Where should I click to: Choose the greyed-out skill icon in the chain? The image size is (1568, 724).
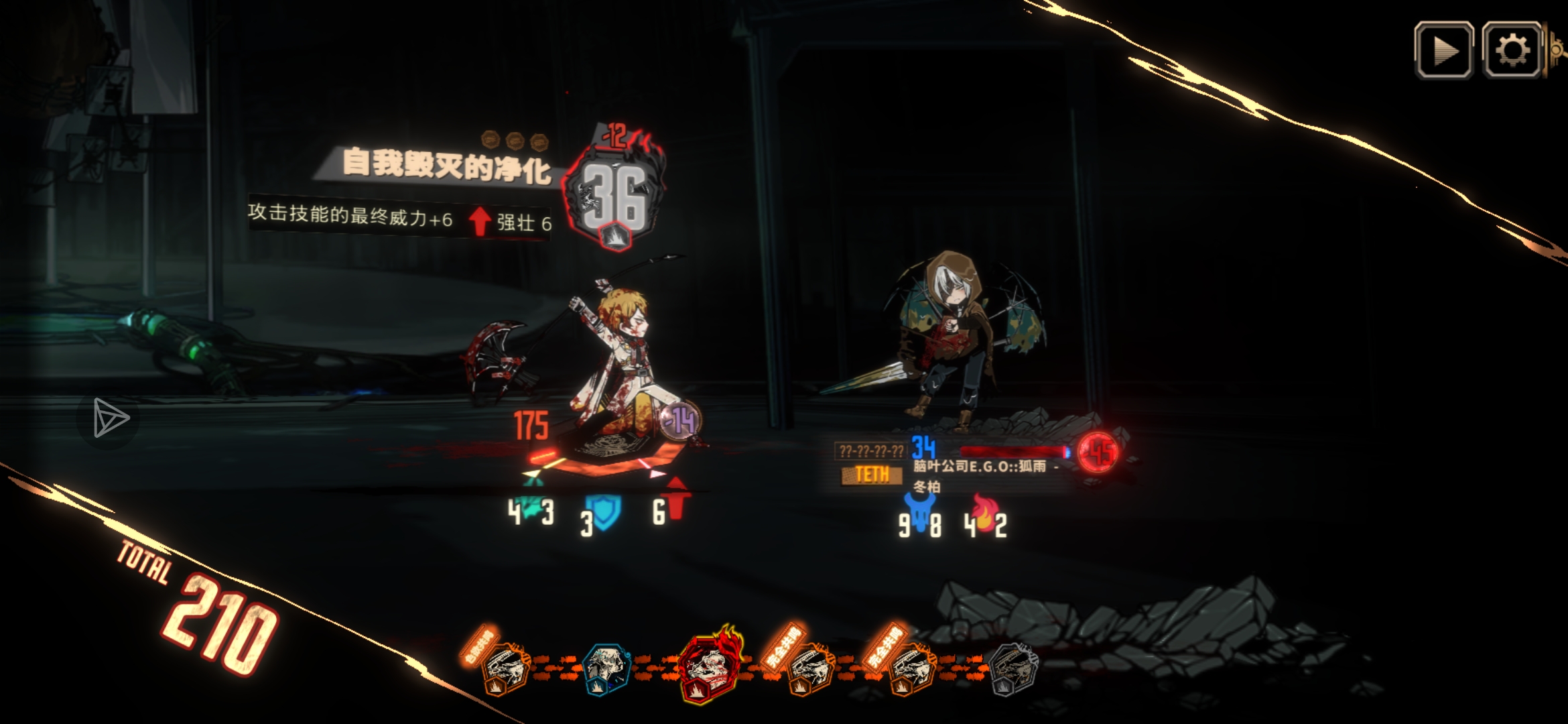pyautogui.click(x=1013, y=668)
